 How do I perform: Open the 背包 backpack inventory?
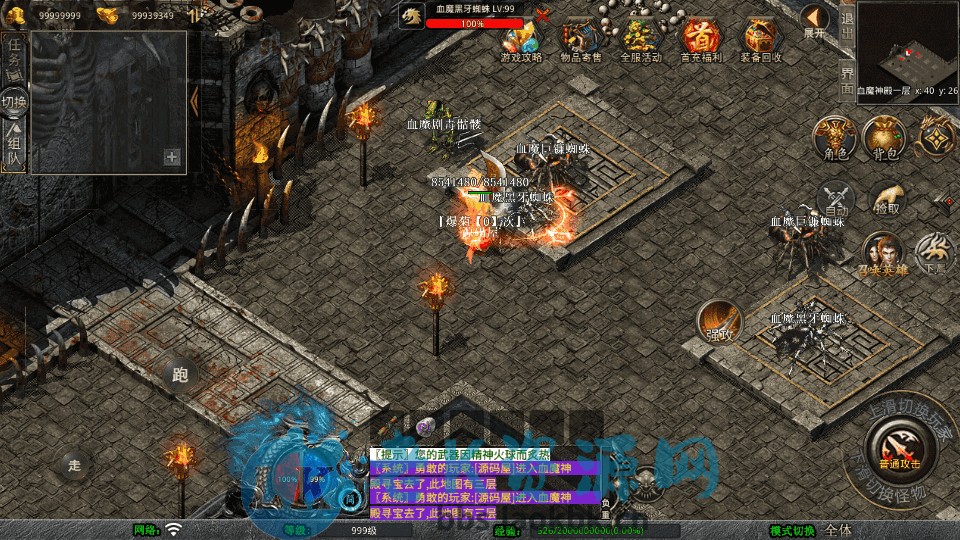pos(886,138)
